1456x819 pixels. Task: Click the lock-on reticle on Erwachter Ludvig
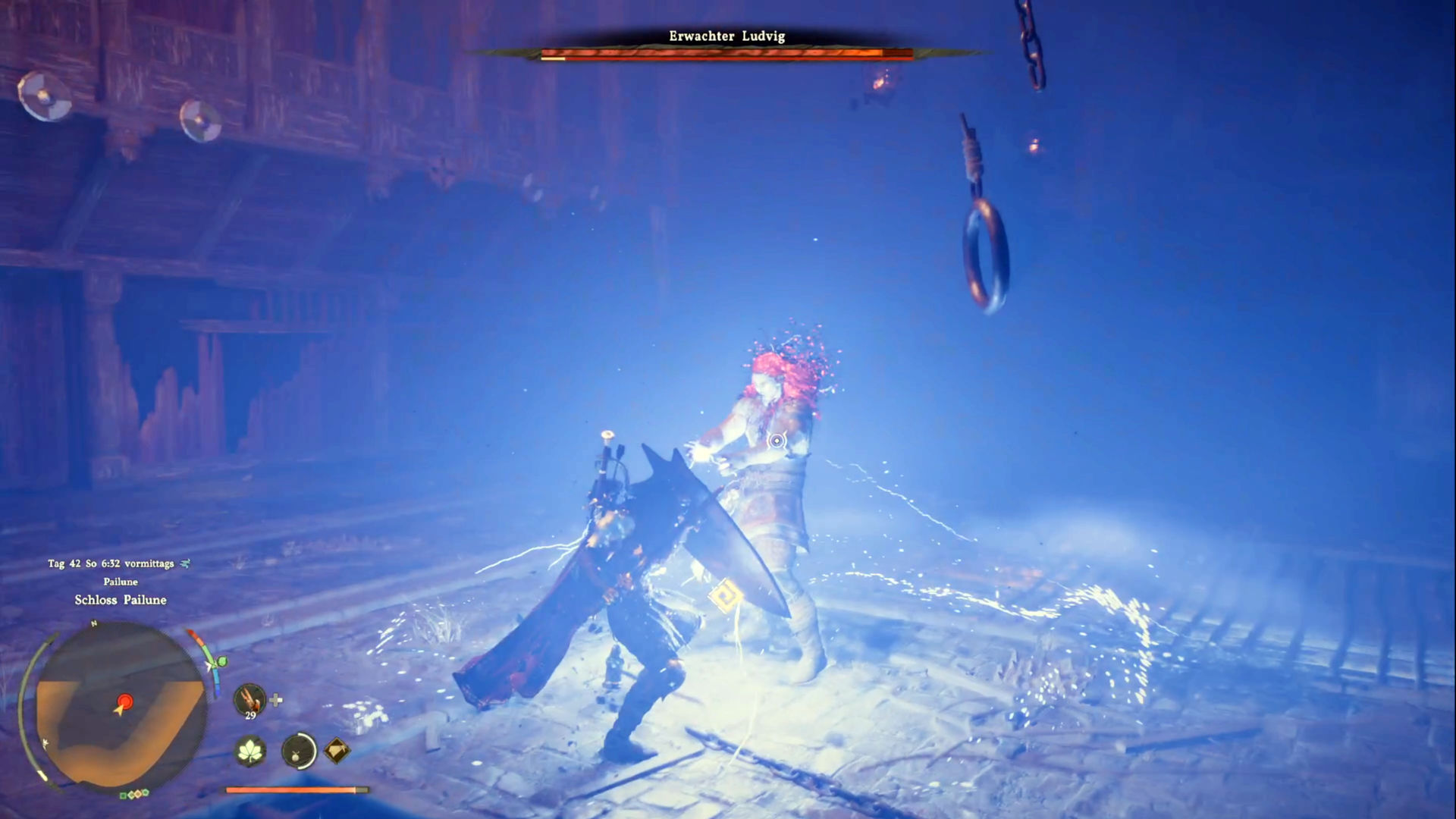(777, 441)
